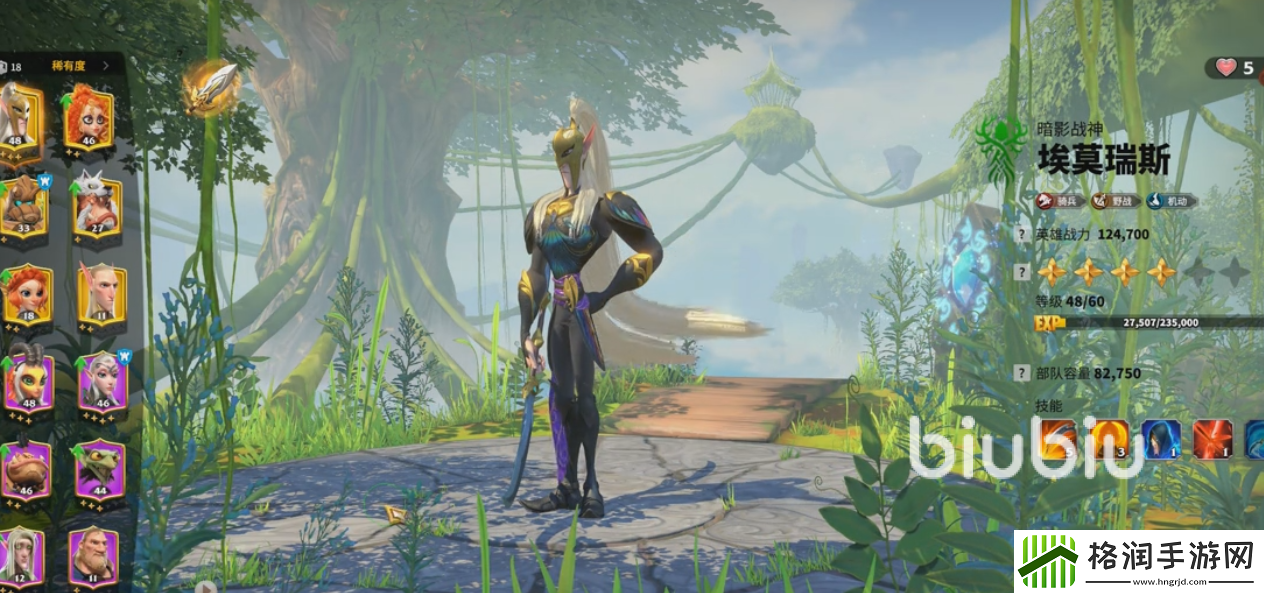Click the 野战 field battle talent tag

point(1114,201)
